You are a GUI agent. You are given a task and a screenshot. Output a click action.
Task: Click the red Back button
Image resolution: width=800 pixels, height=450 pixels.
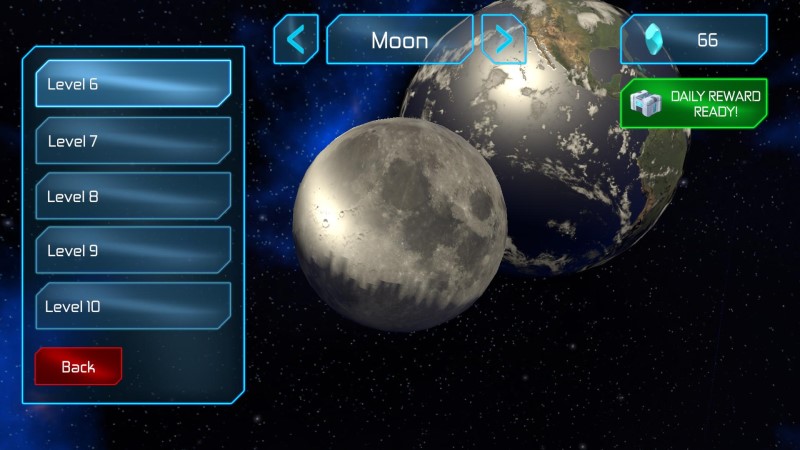pos(78,366)
